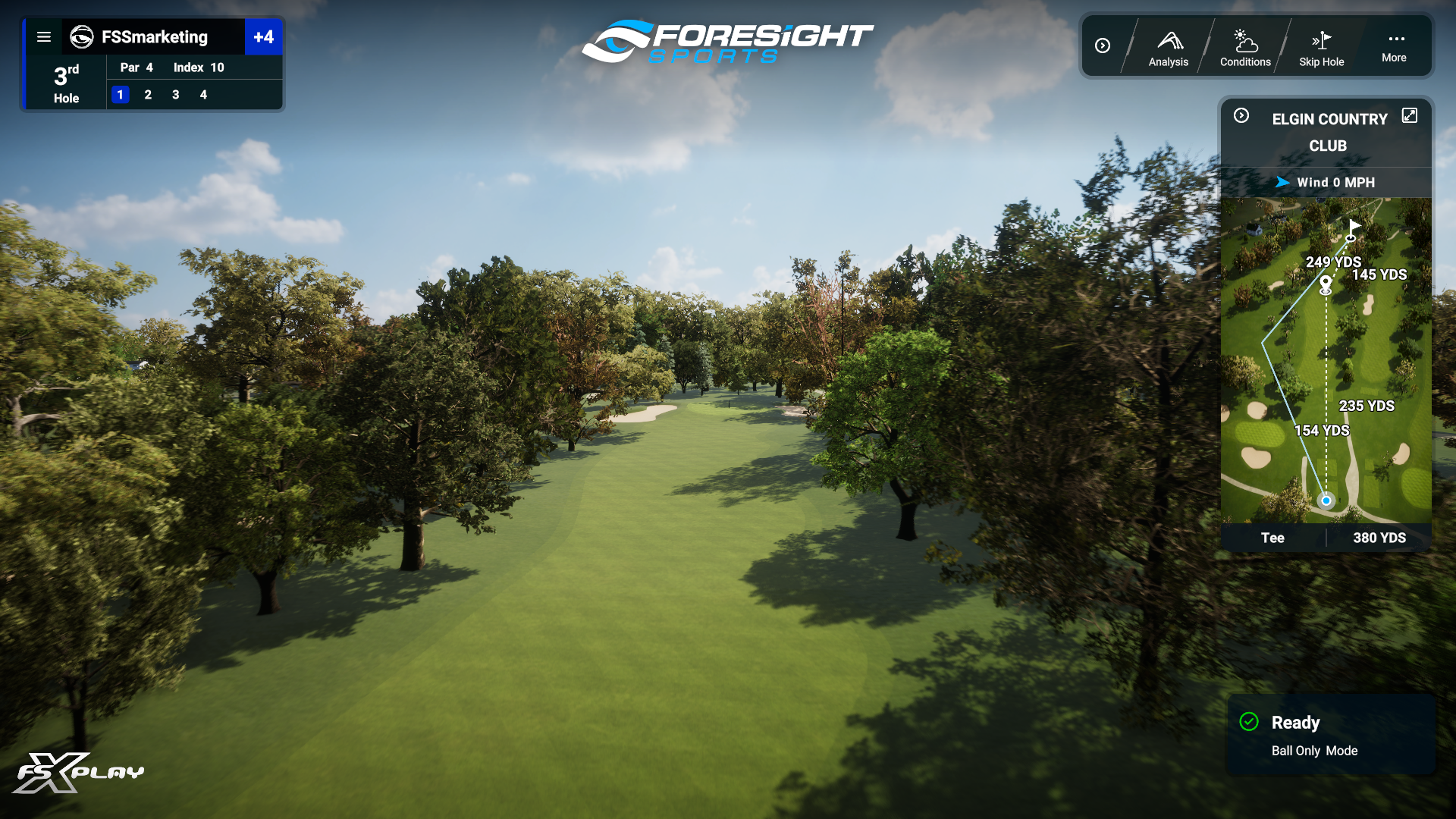Image resolution: width=1456 pixels, height=819 pixels.
Task: Skip the current hole
Action: tap(1321, 49)
